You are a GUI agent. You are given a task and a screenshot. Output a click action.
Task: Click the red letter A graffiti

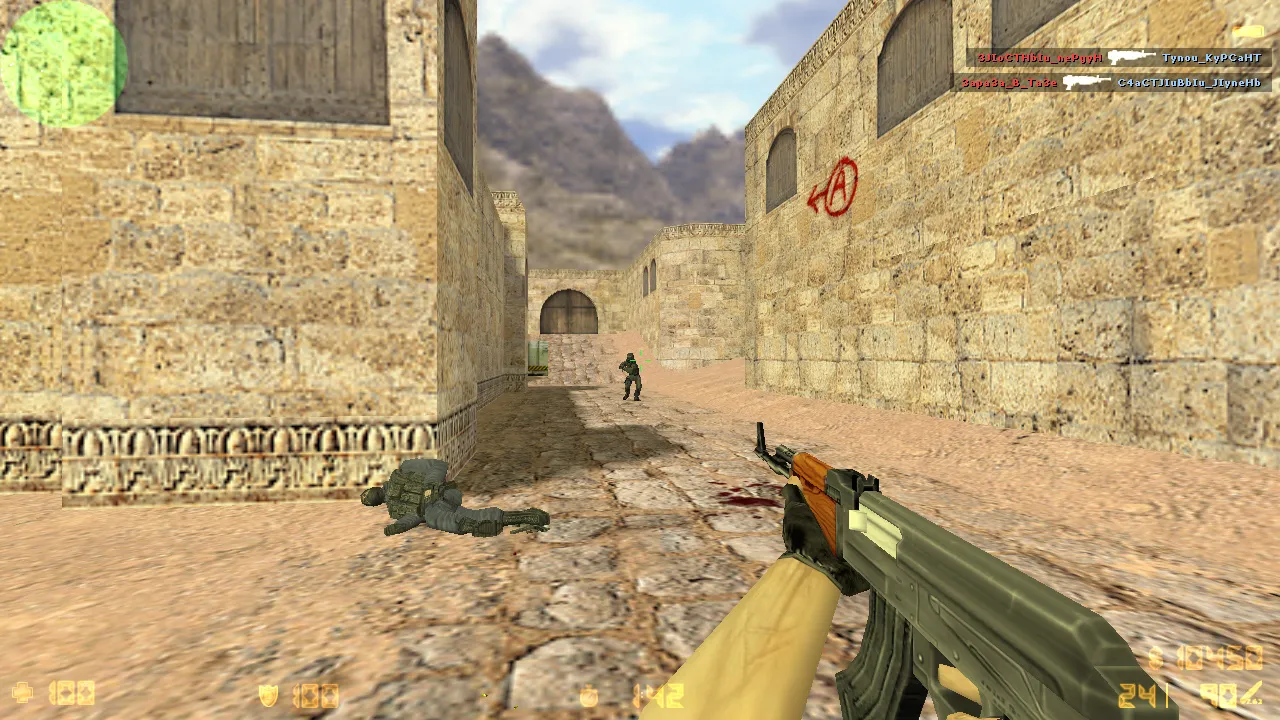click(843, 185)
